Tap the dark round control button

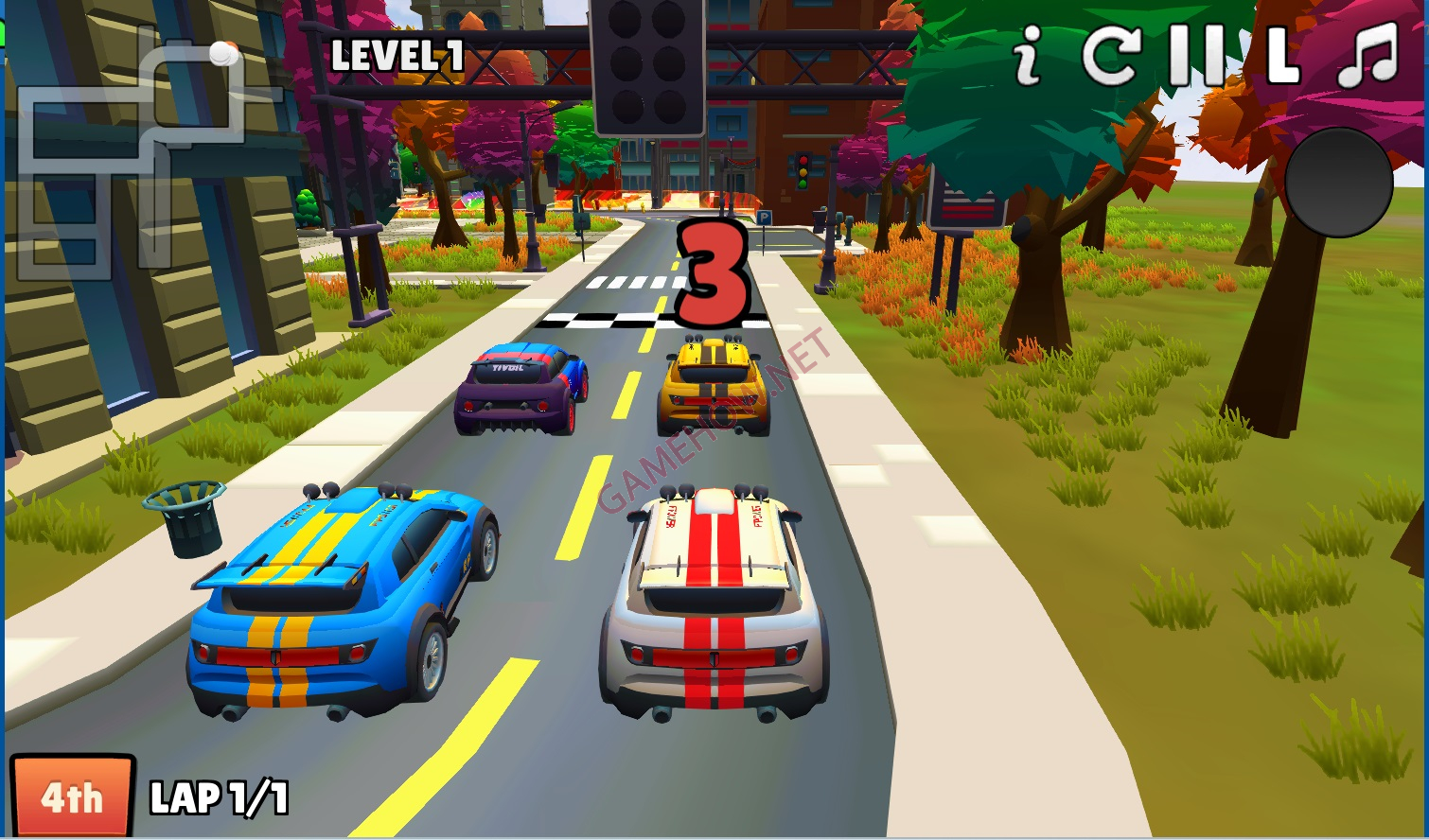1339,183
